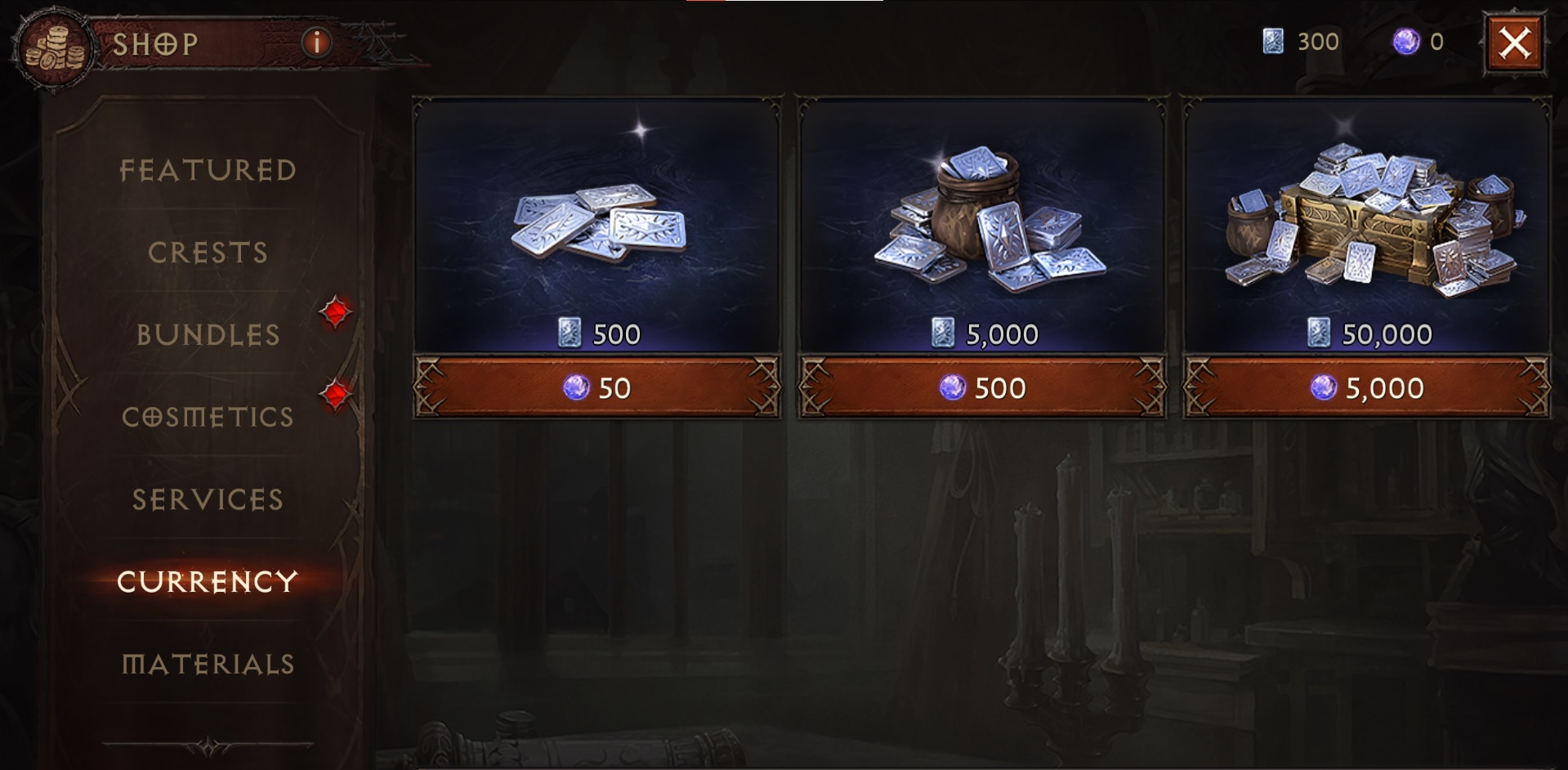Click the orb price icon on the 50 button
The image size is (1568, 770).
(575, 388)
